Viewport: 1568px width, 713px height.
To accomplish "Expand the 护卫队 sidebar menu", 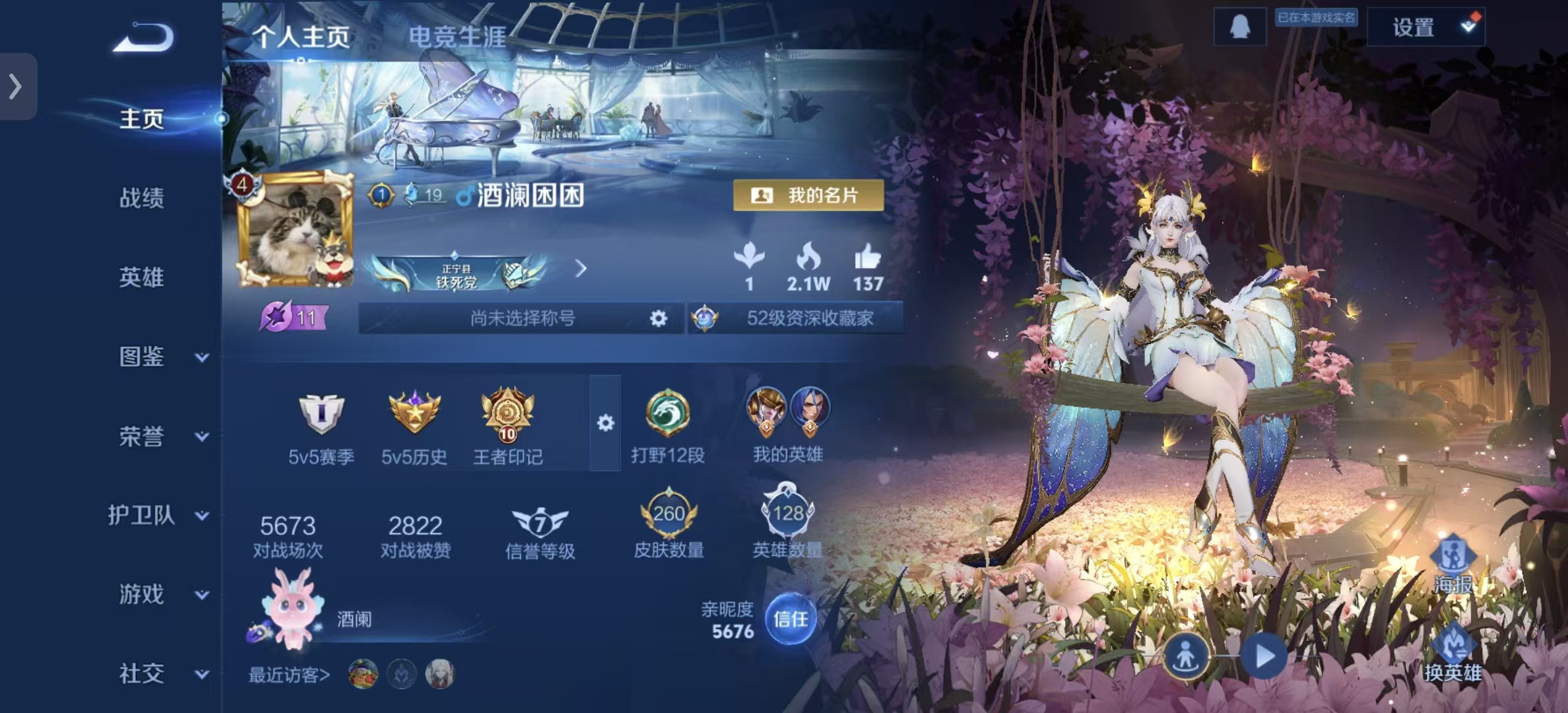I will pyautogui.click(x=158, y=516).
